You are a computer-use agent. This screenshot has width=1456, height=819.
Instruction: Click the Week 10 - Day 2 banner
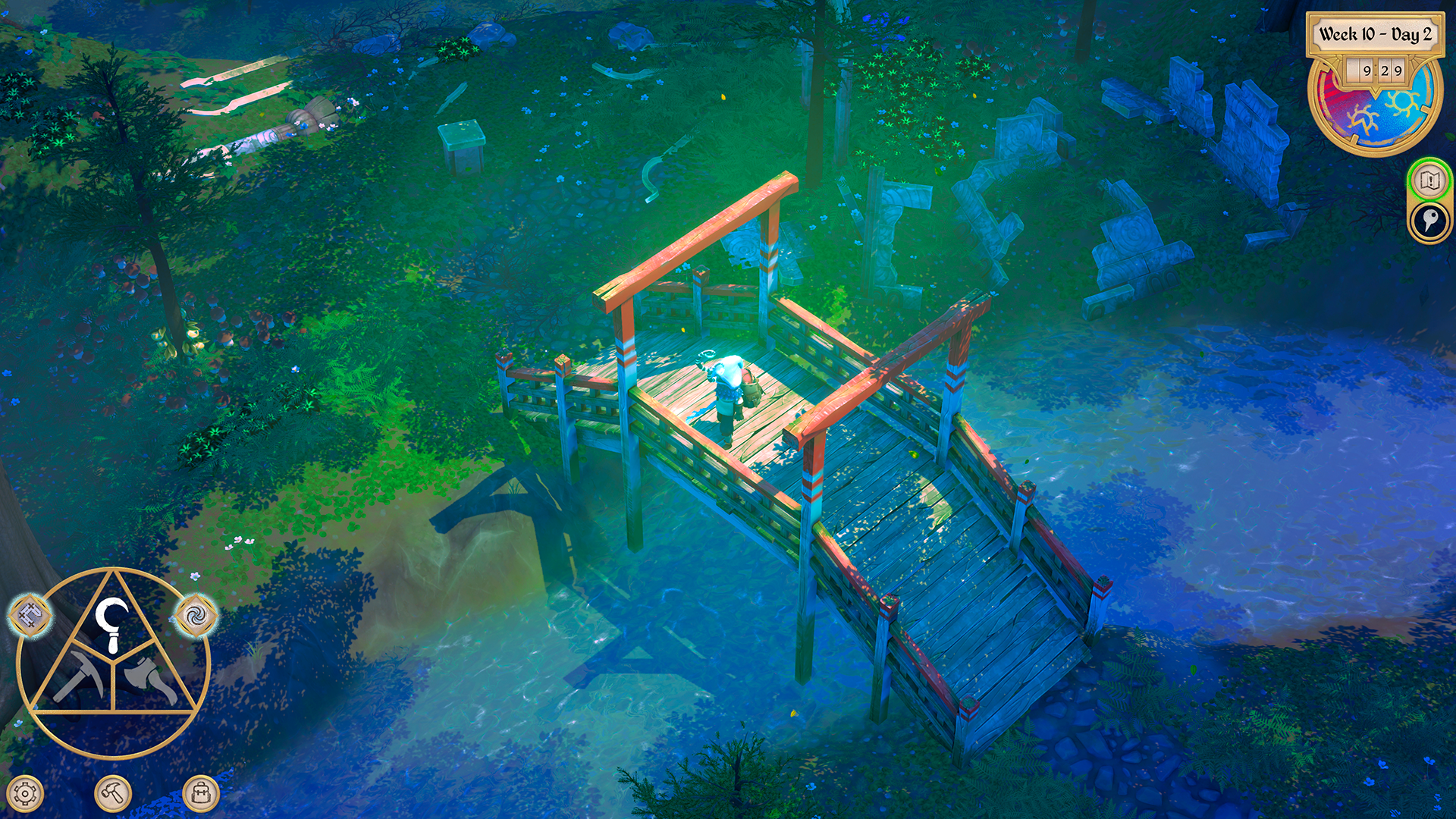click(x=1375, y=33)
